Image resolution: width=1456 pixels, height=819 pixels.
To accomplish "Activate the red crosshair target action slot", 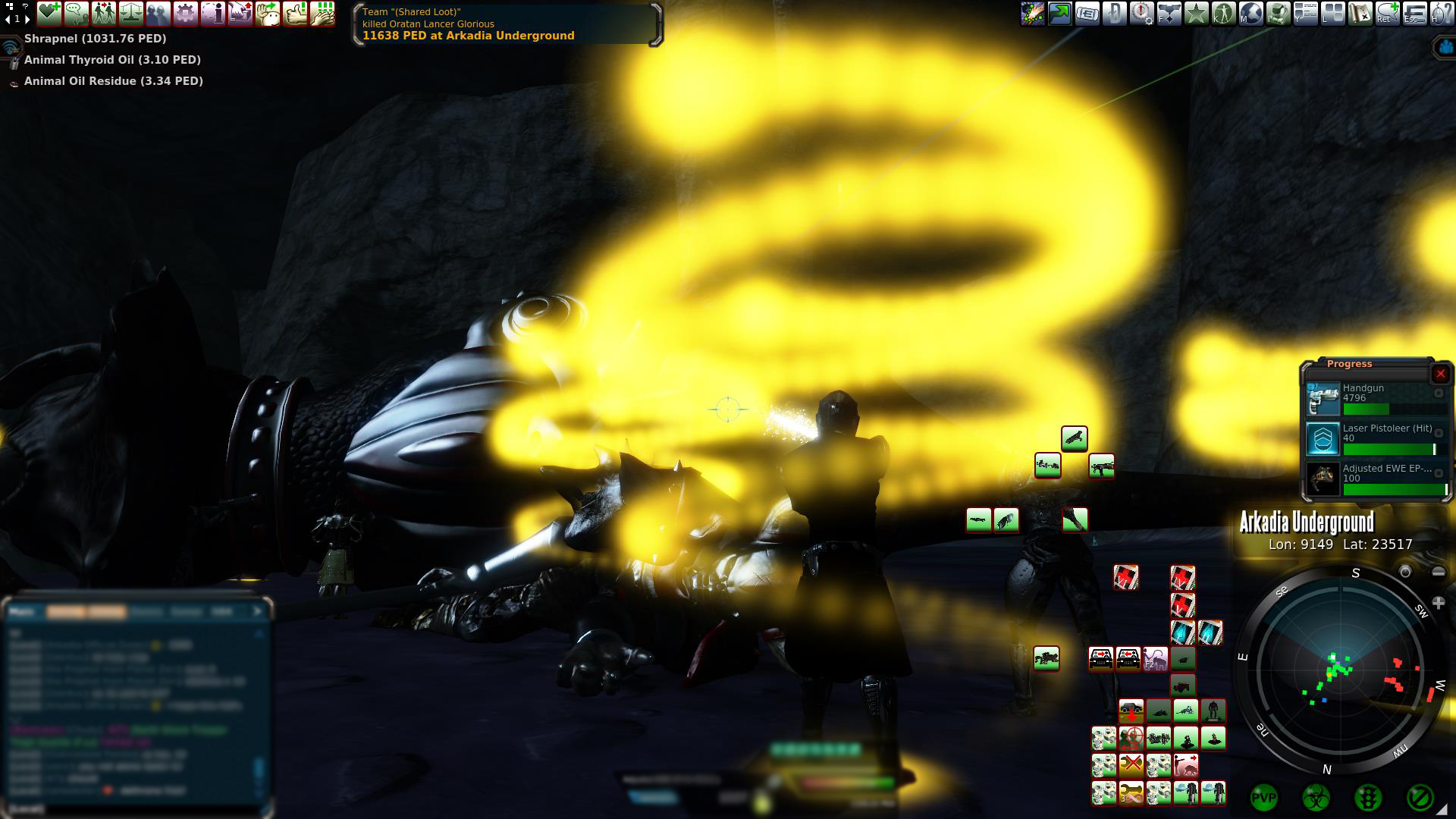I will [x=1131, y=738].
